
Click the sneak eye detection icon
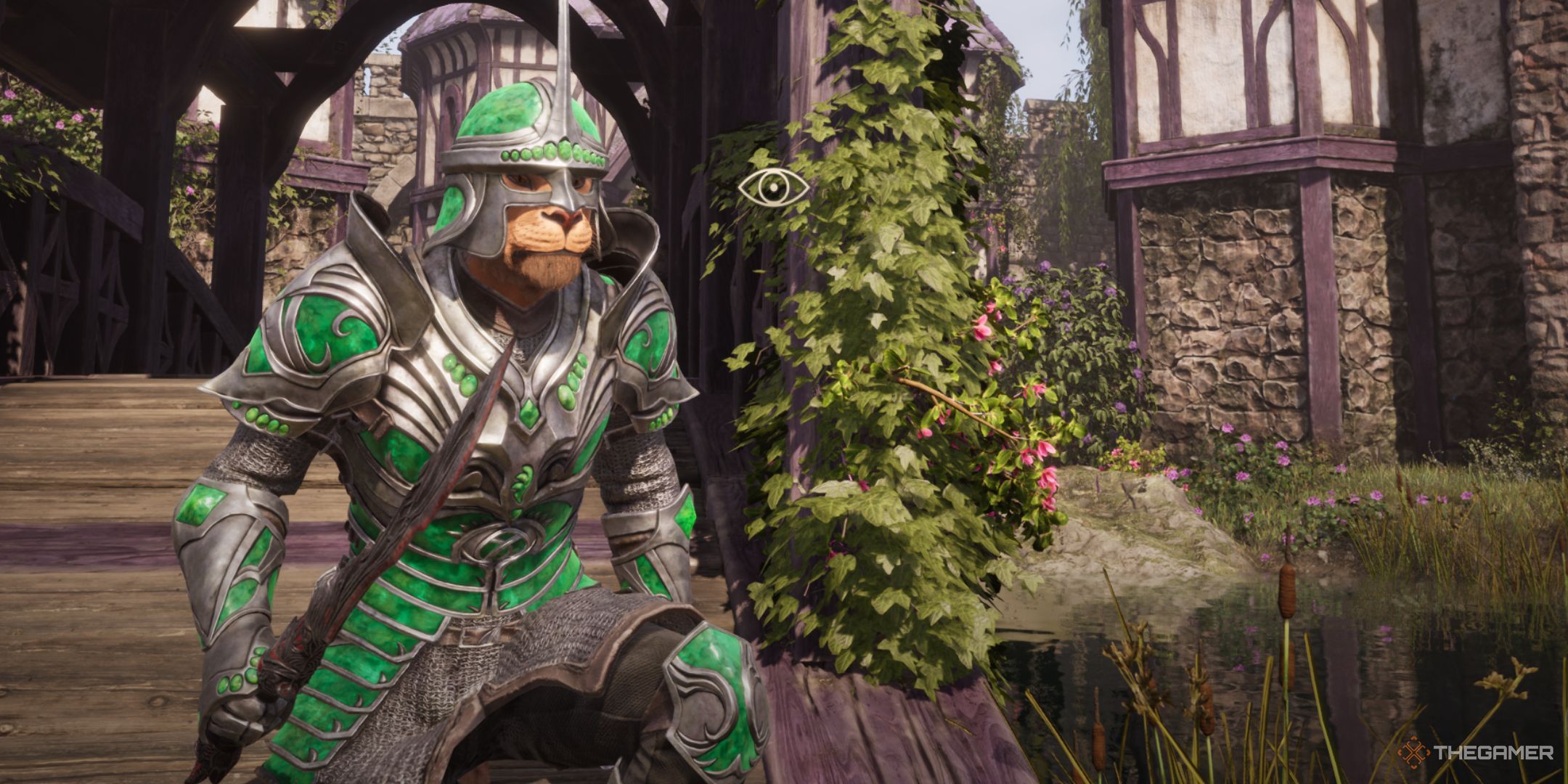(773, 187)
